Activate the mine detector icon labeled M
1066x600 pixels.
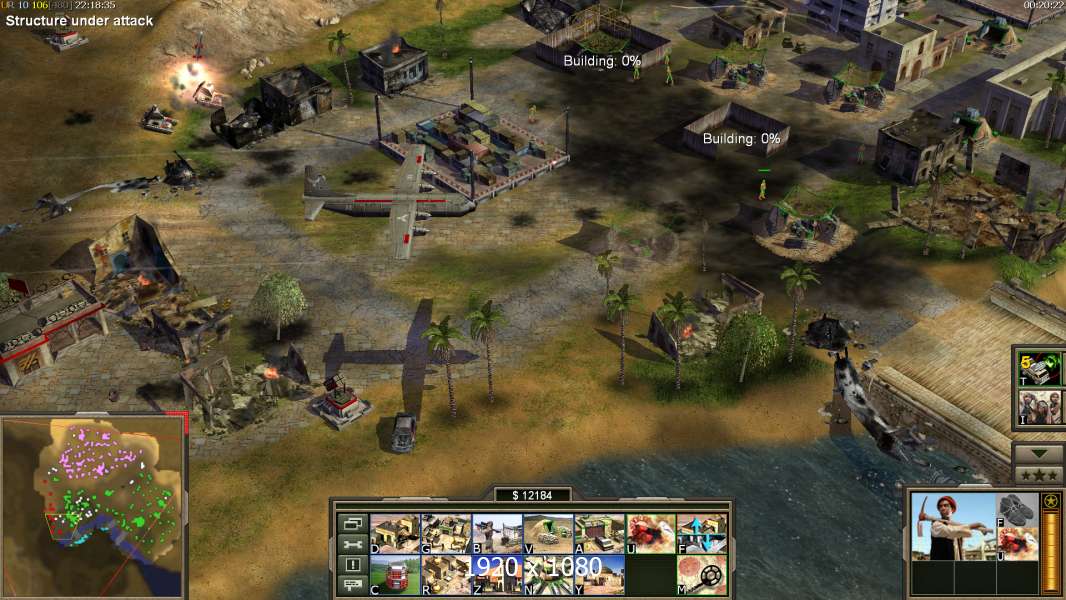click(702, 575)
